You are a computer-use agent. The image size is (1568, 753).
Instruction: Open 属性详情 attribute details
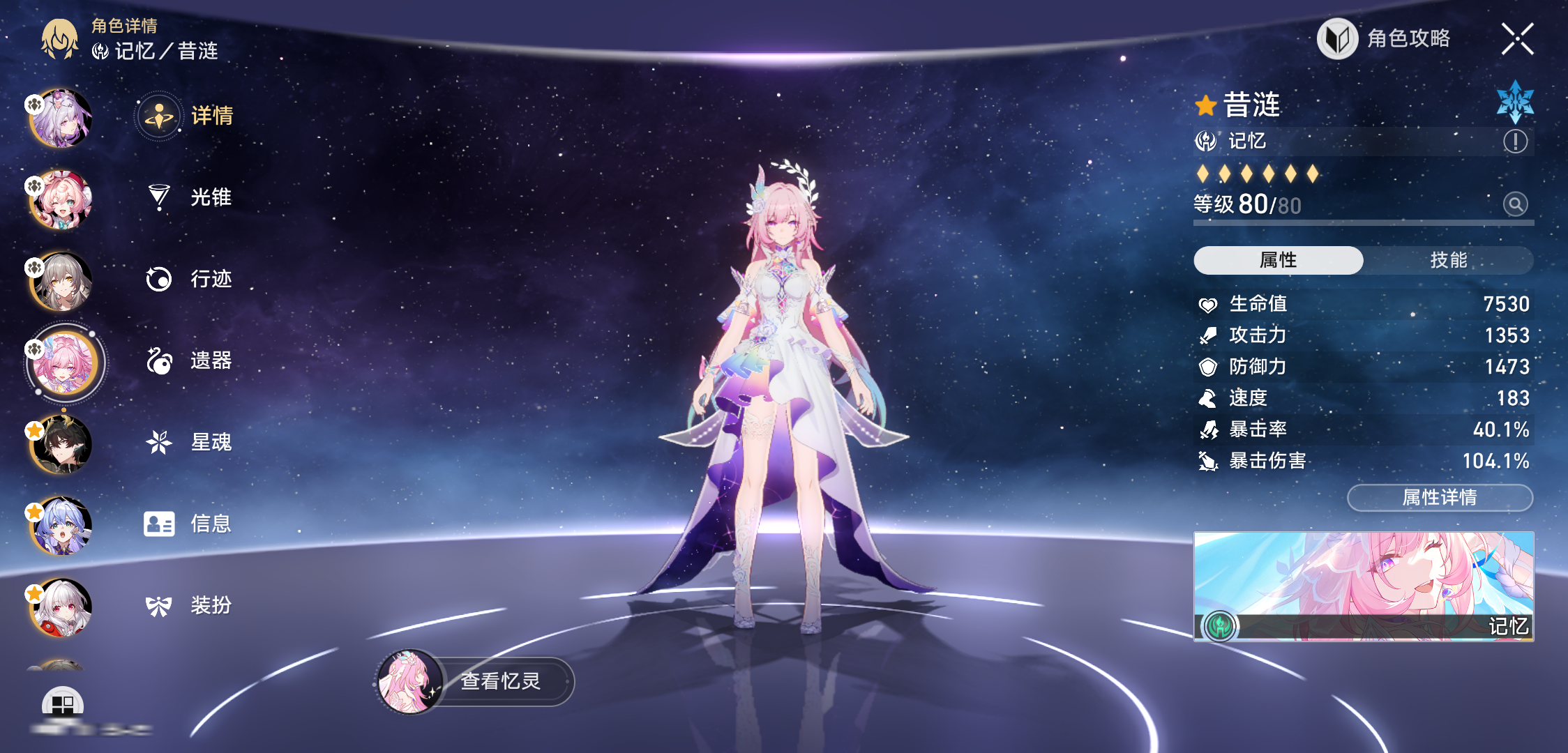(1440, 498)
